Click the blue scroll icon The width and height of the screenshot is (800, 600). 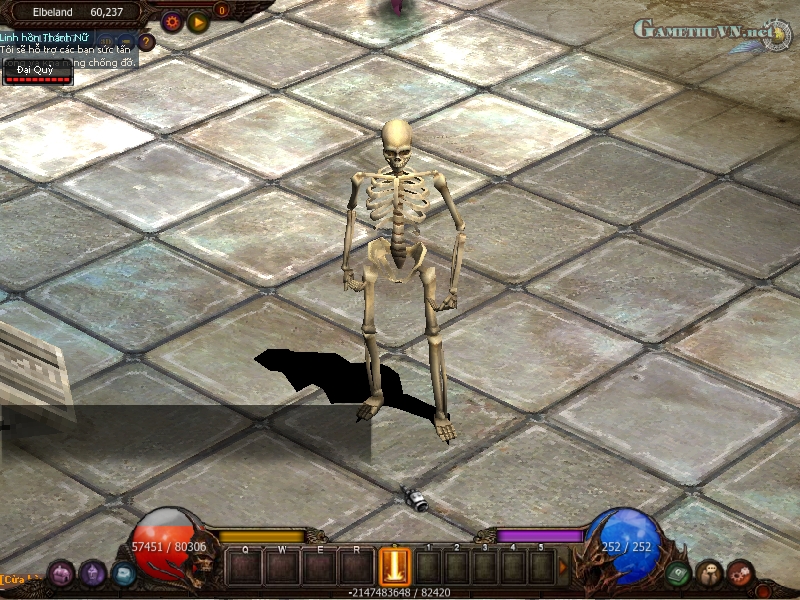123,573
